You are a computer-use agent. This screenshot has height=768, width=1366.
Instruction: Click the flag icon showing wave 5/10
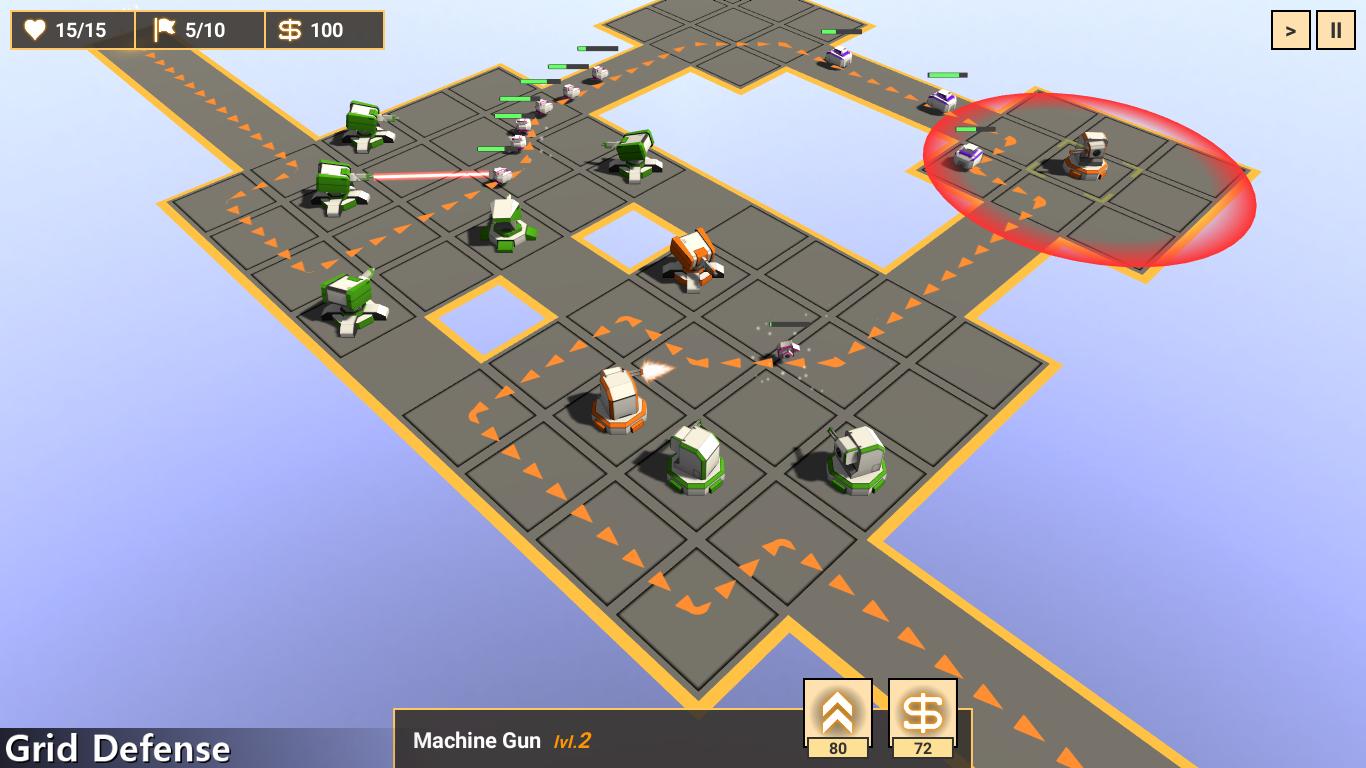pyautogui.click(x=165, y=29)
